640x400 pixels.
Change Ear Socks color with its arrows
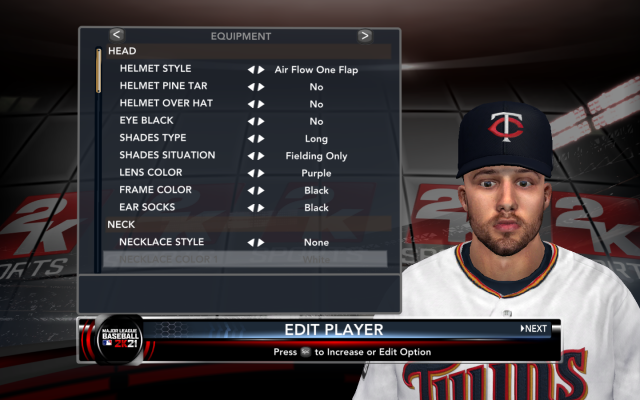pyautogui.click(x=256, y=208)
